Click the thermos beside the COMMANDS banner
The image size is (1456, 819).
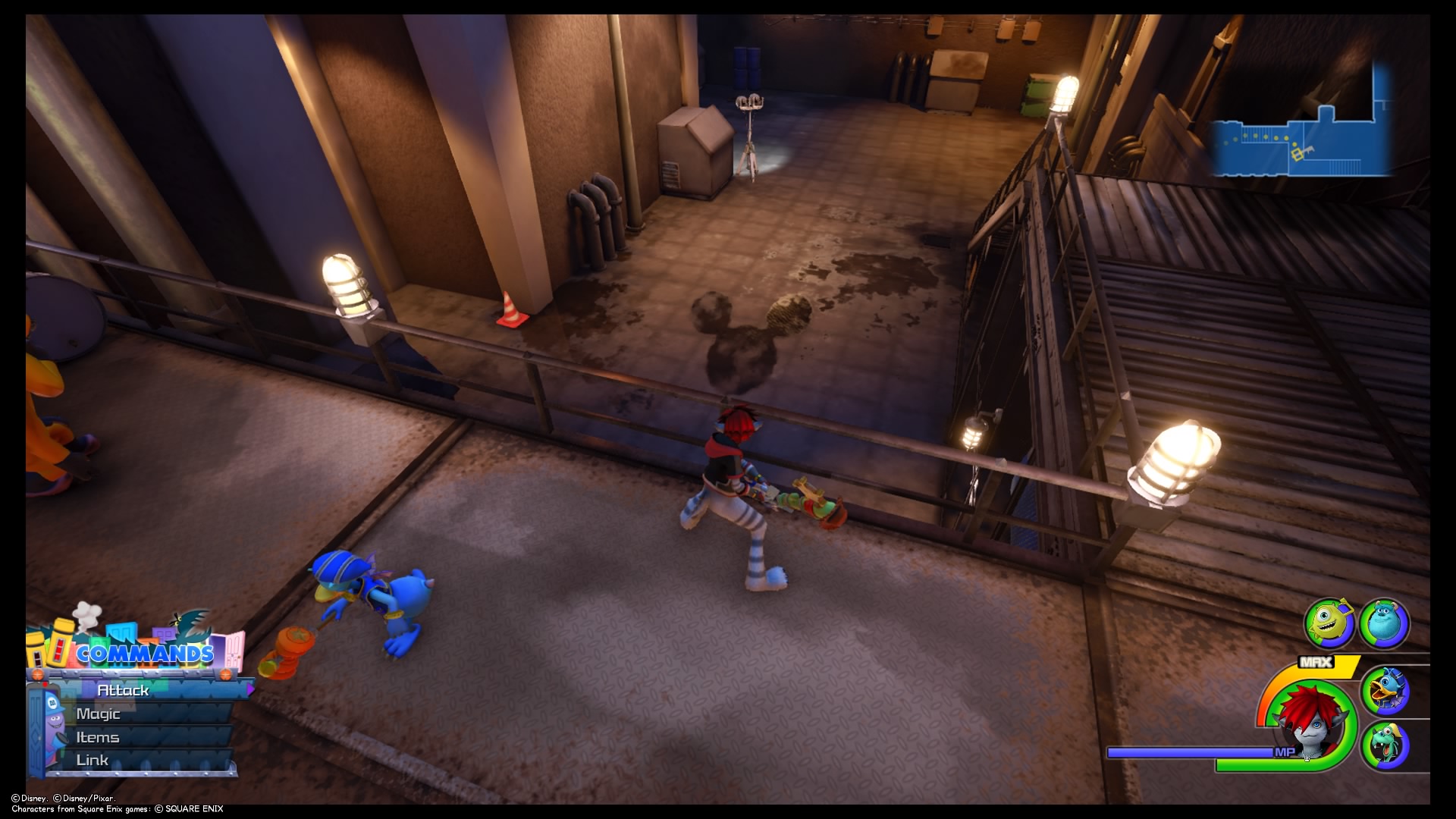(x=34, y=648)
